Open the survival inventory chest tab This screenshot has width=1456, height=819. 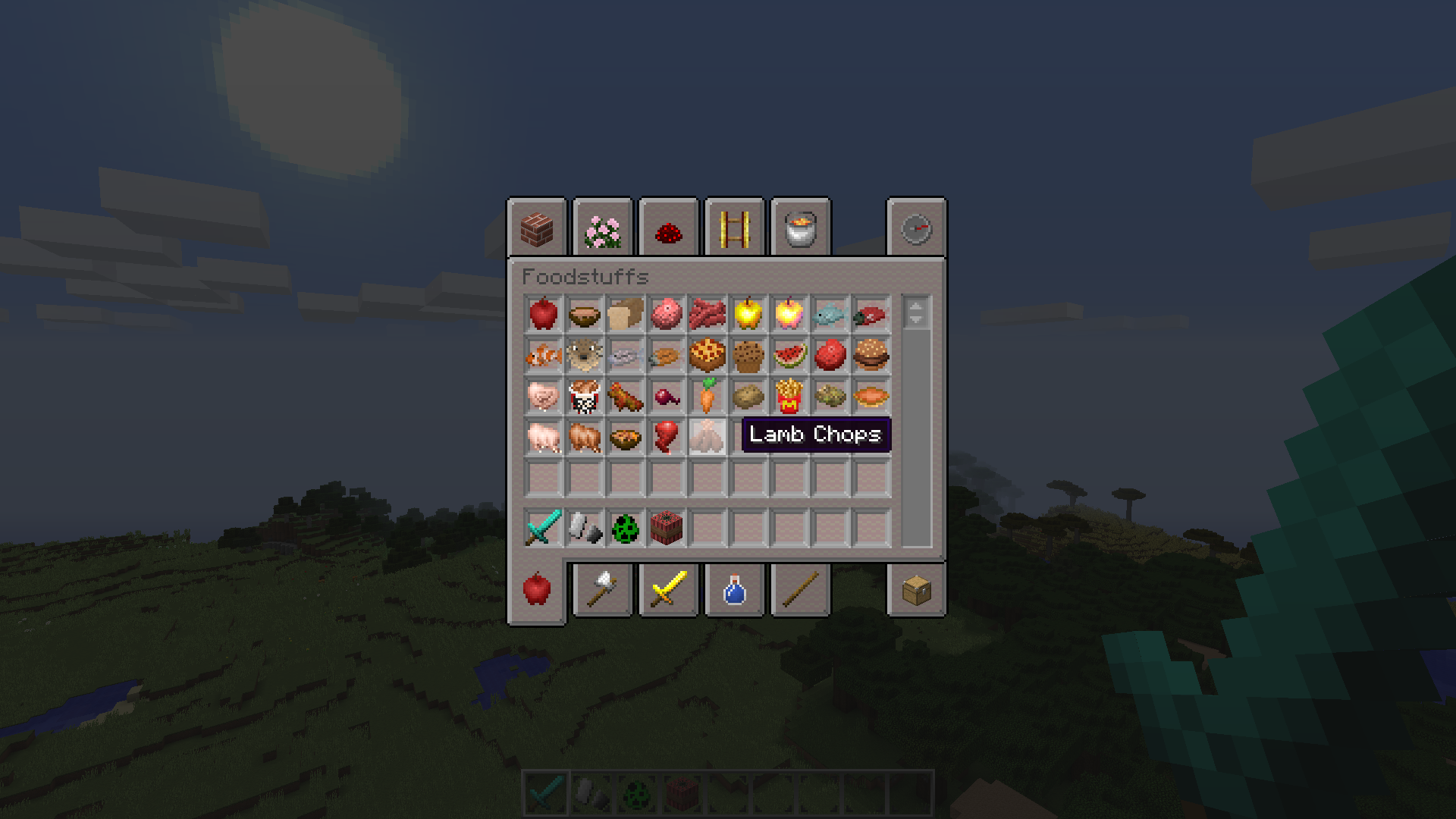point(916,591)
